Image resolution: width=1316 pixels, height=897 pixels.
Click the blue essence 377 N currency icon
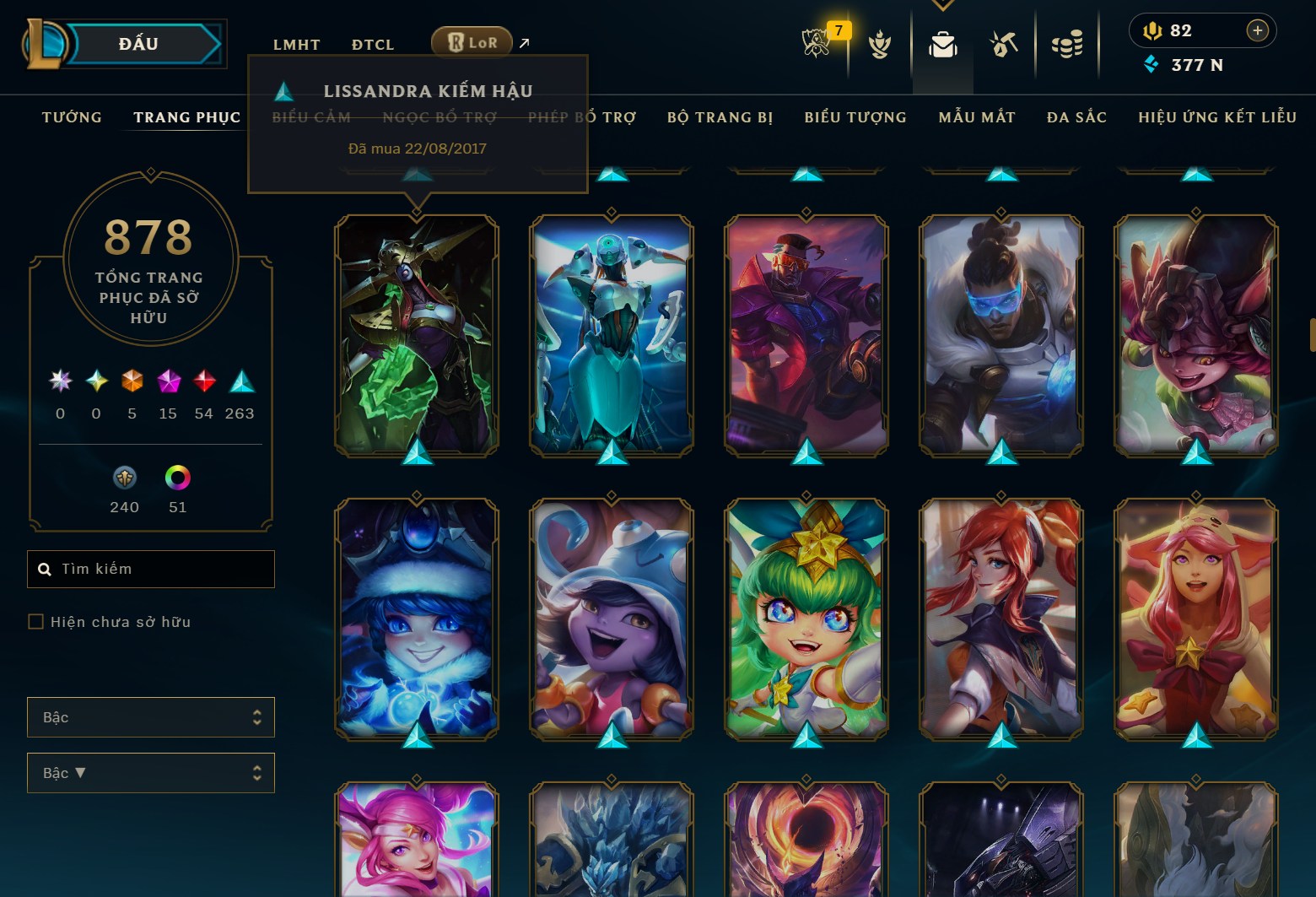(x=1151, y=64)
